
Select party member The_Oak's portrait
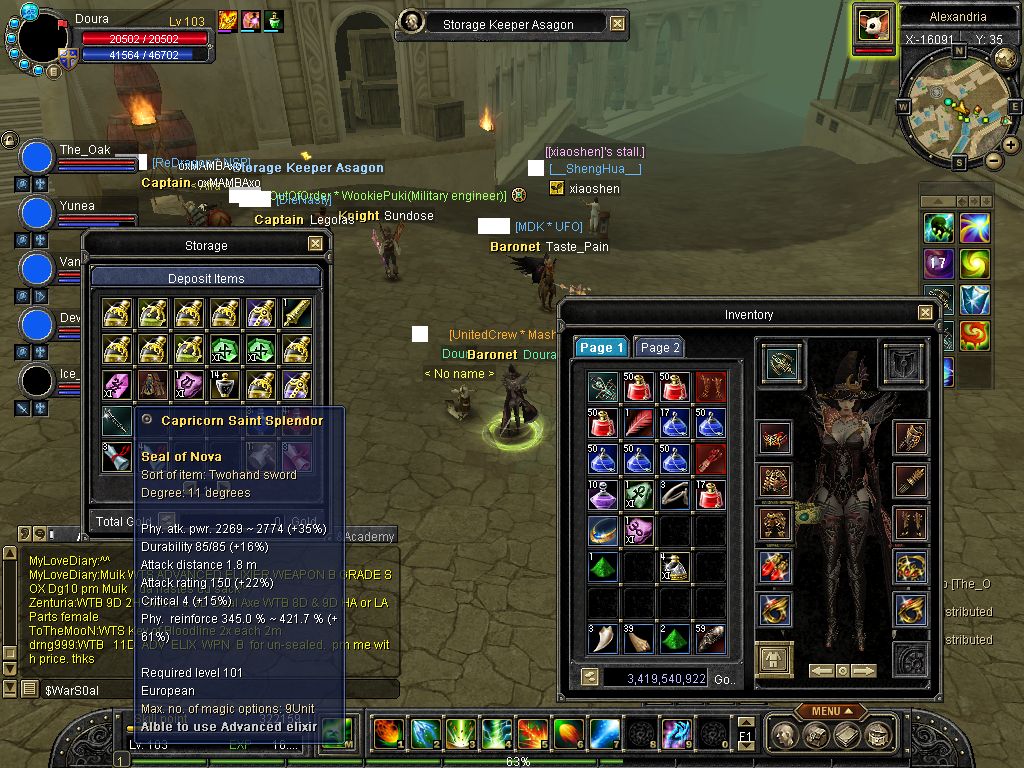(x=37, y=157)
